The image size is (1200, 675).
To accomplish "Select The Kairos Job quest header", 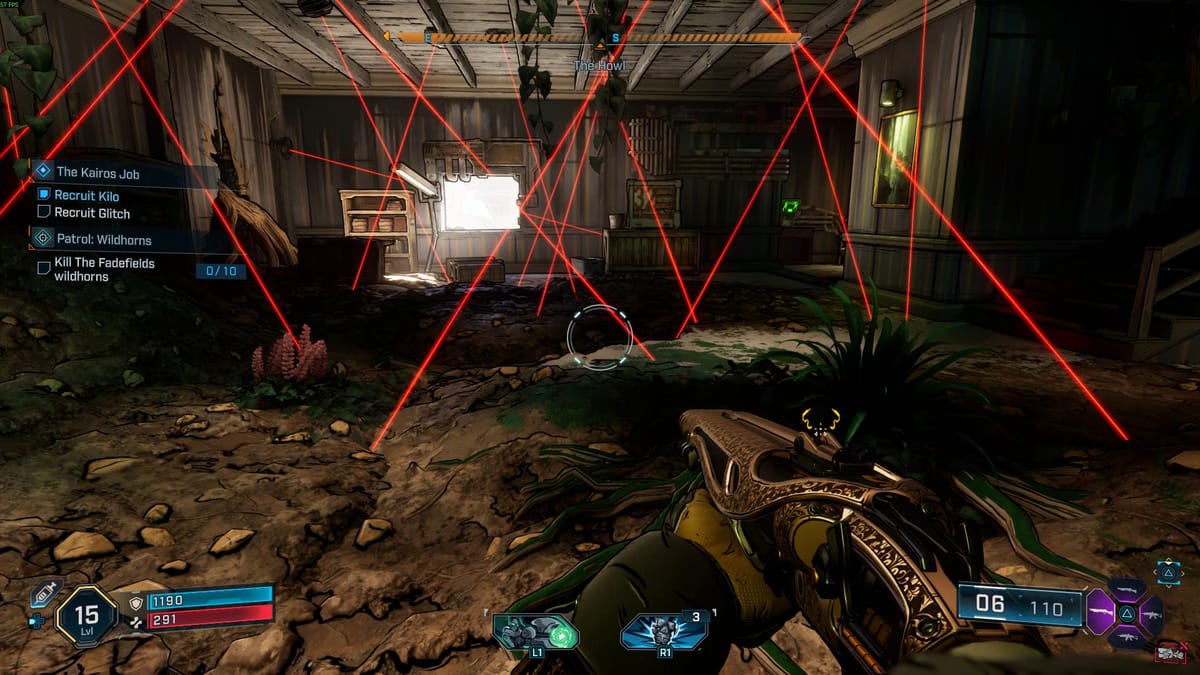I will 98,173.
